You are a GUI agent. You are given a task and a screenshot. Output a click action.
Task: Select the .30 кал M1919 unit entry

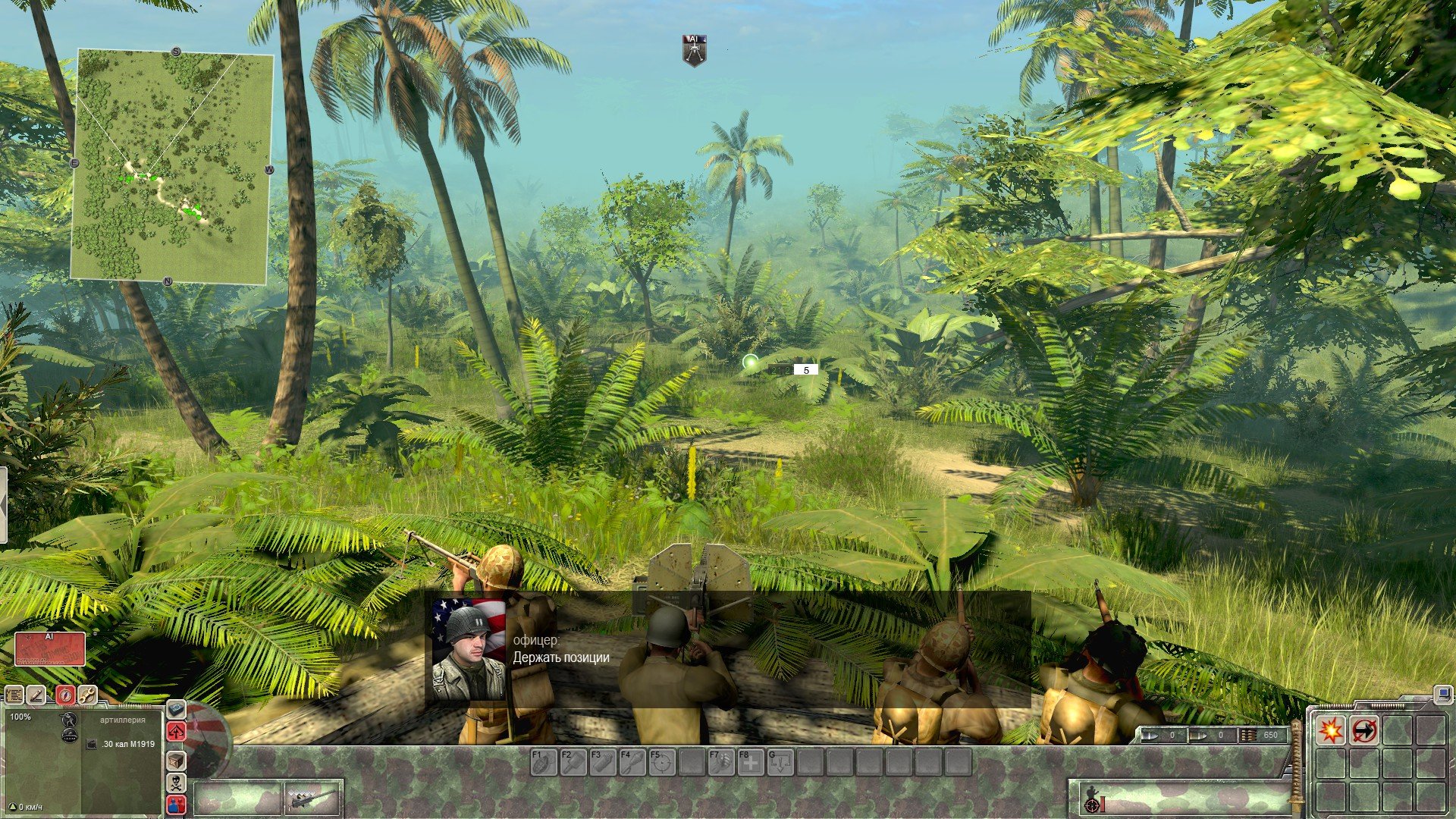coord(122,744)
